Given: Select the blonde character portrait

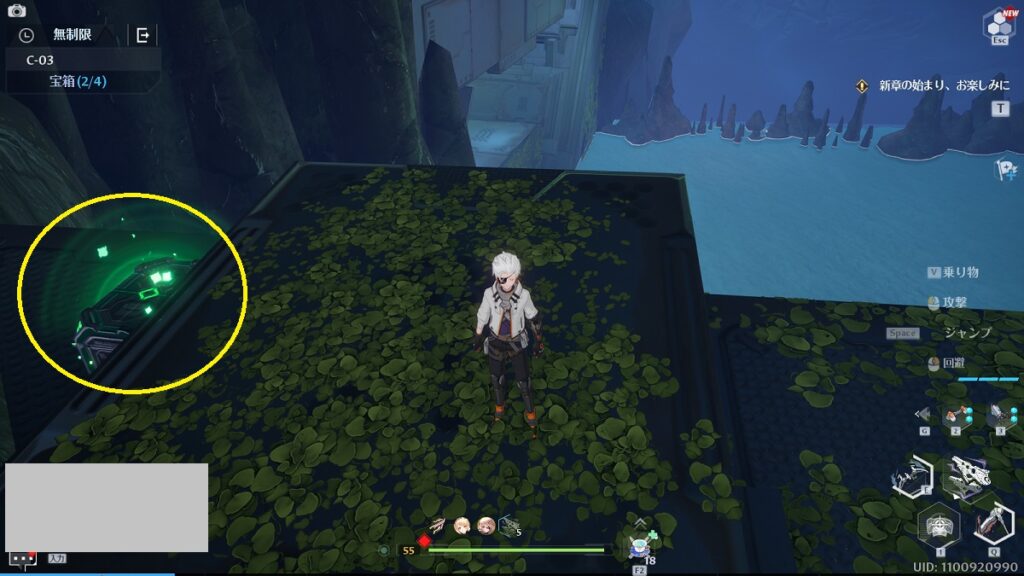Looking at the screenshot, I should 462,525.
